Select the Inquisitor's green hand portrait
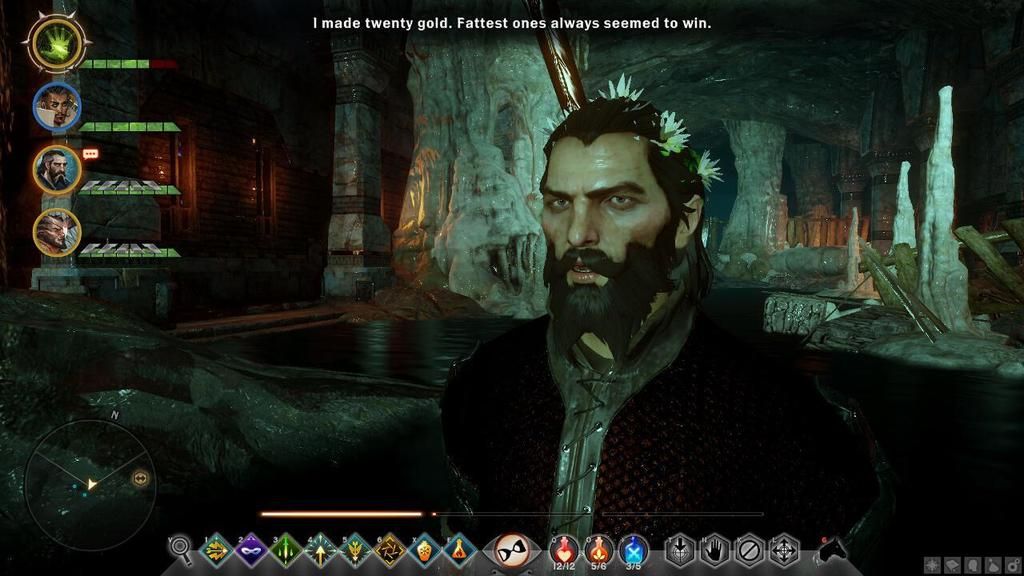 click(56, 41)
